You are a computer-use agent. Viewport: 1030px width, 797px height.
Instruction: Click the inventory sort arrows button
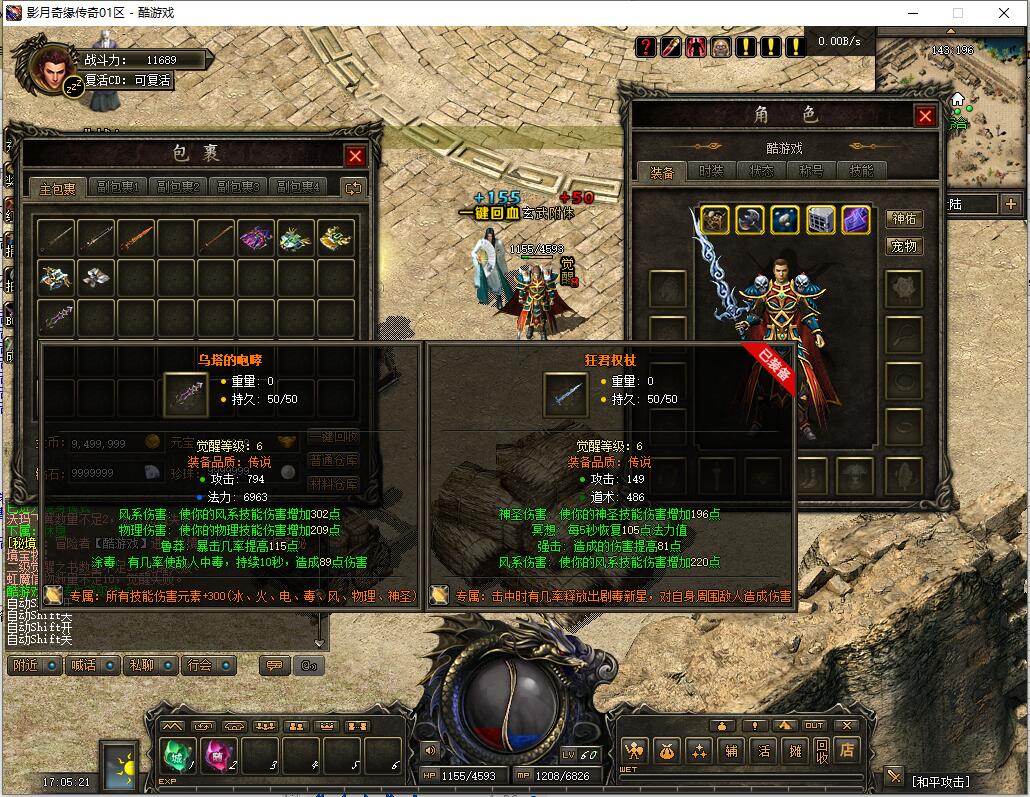(352, 187)
